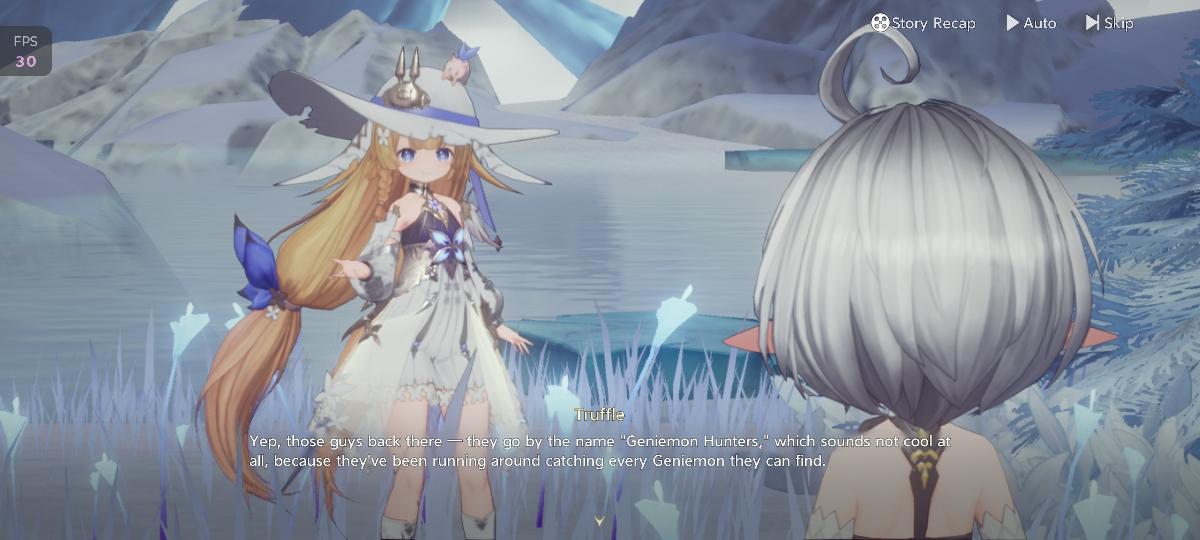This screenshot has width=1200, height=540.
Task: Advance dialogue with the yellow arrow indicator
Action: [x=599, y=521]
